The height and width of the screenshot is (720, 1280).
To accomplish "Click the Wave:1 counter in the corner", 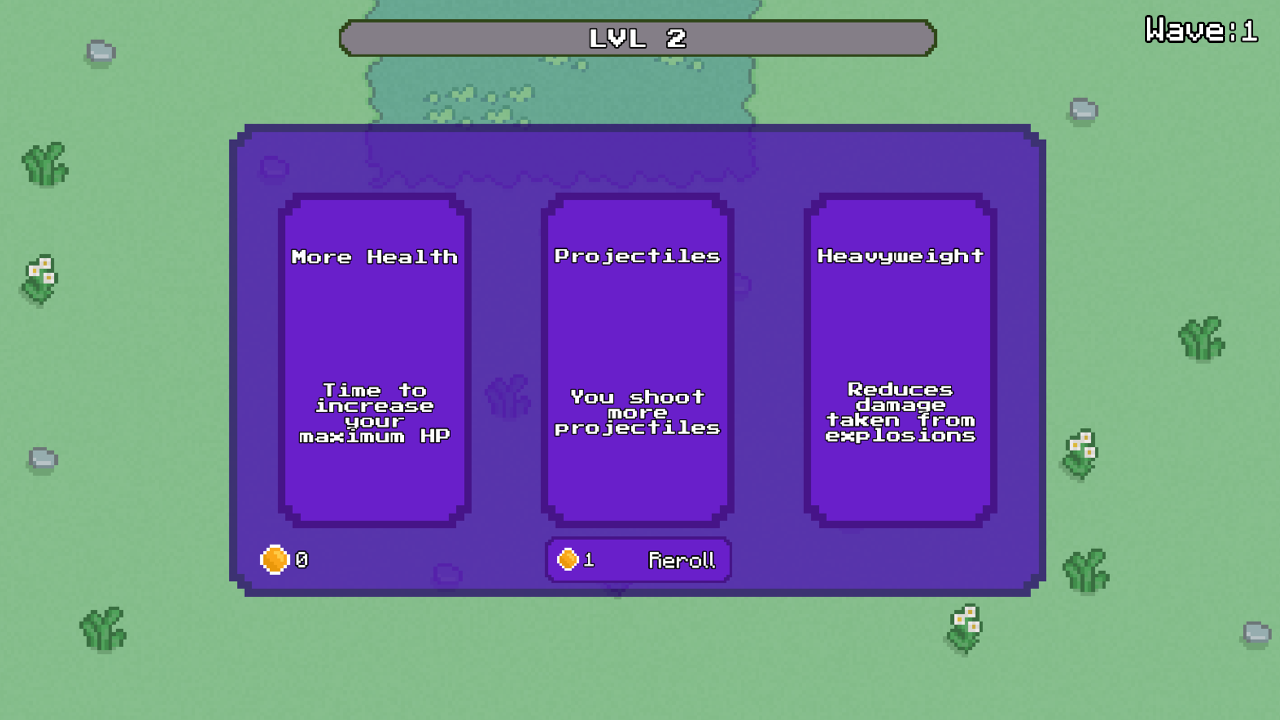I will click(1202, 29).
